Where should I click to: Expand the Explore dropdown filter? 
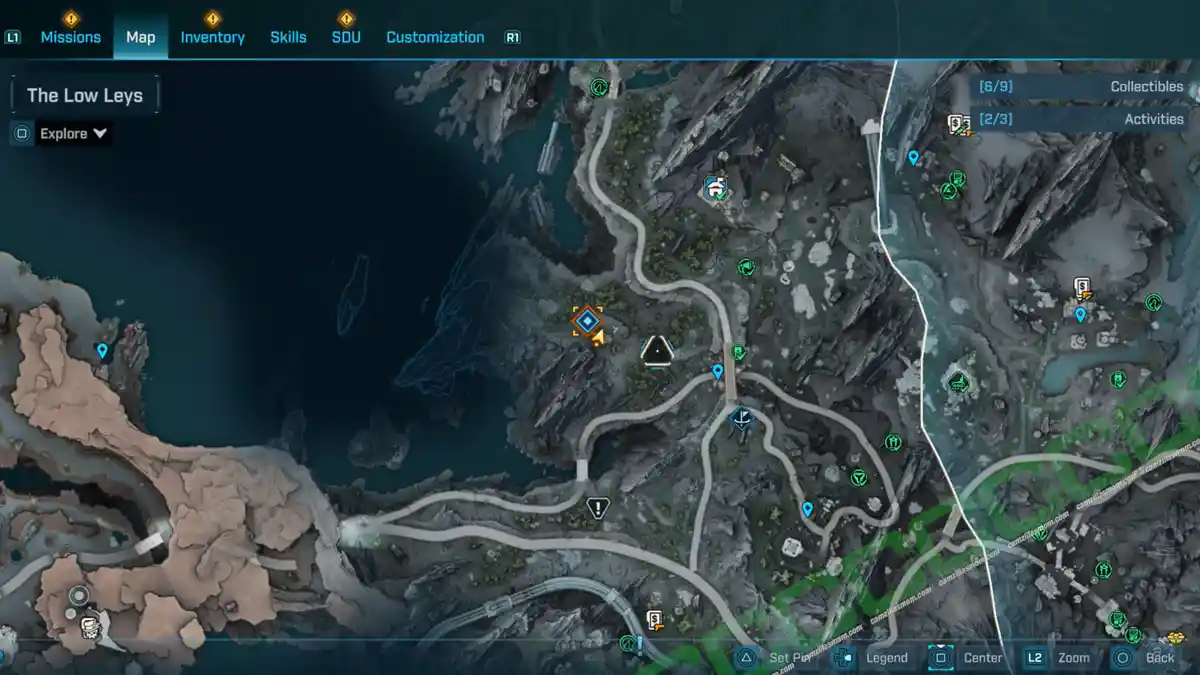click(73, 133)
